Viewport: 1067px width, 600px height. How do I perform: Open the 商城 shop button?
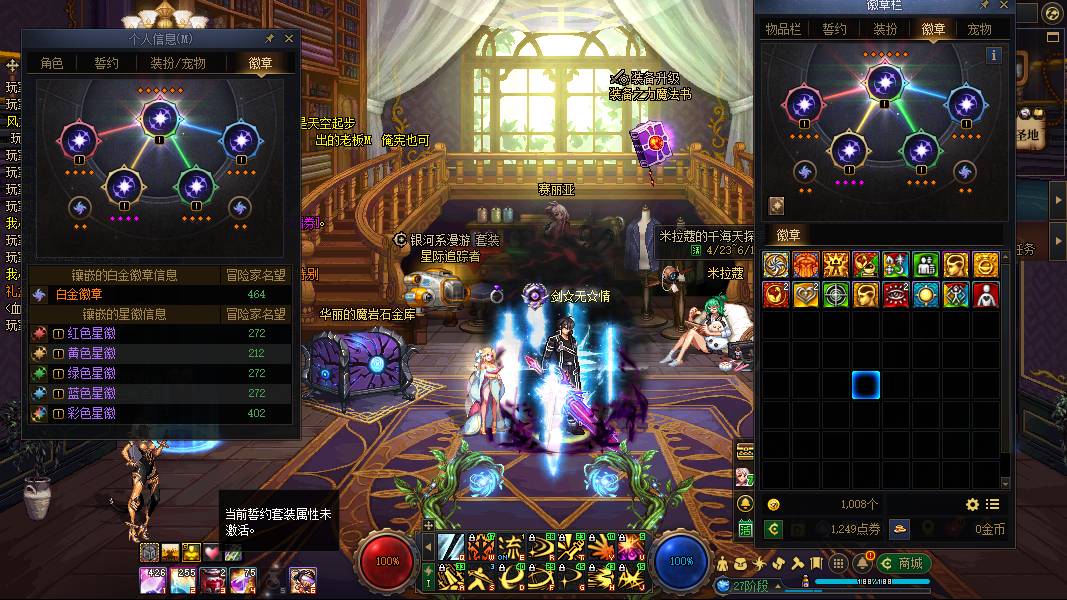pyautogui.click(x=902, y=562)
